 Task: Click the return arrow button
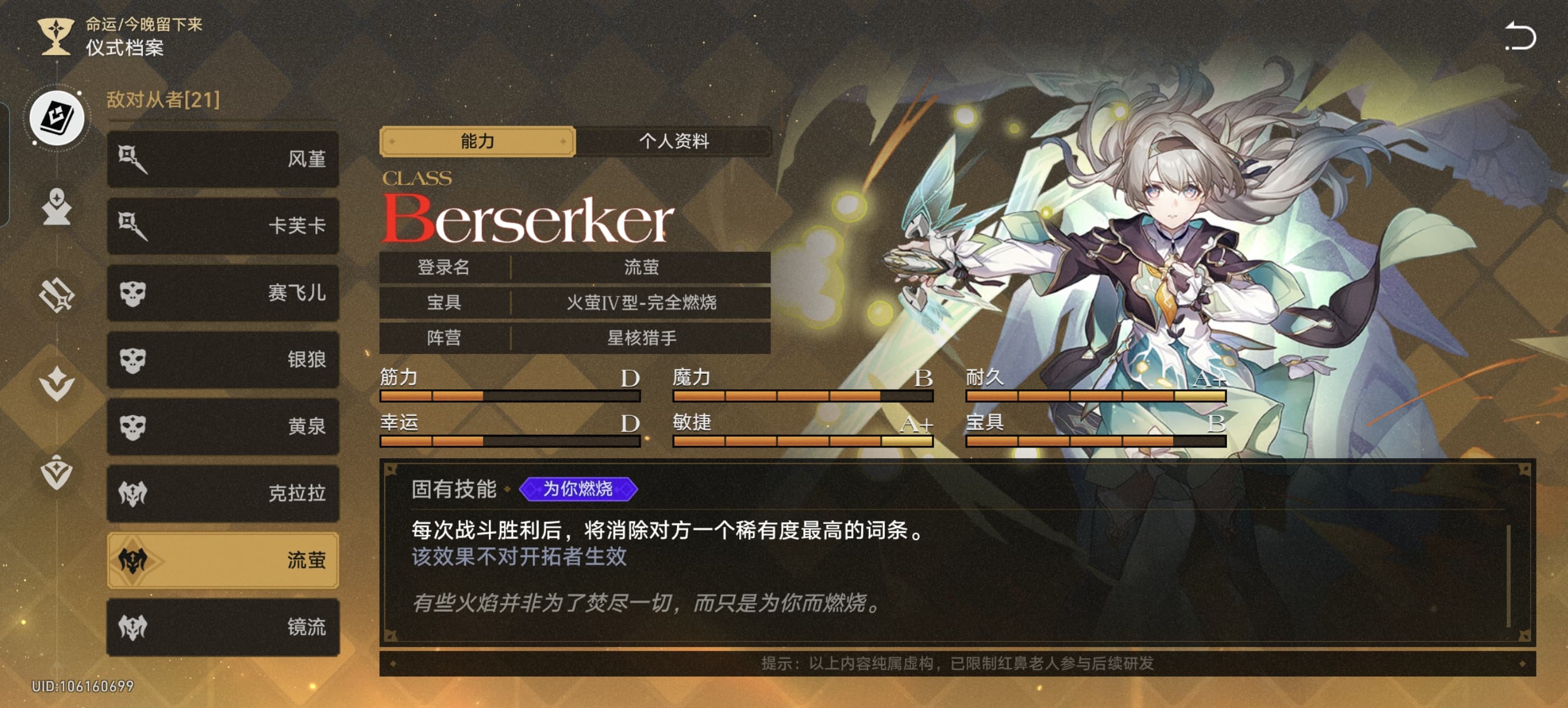pos(1520,36)
